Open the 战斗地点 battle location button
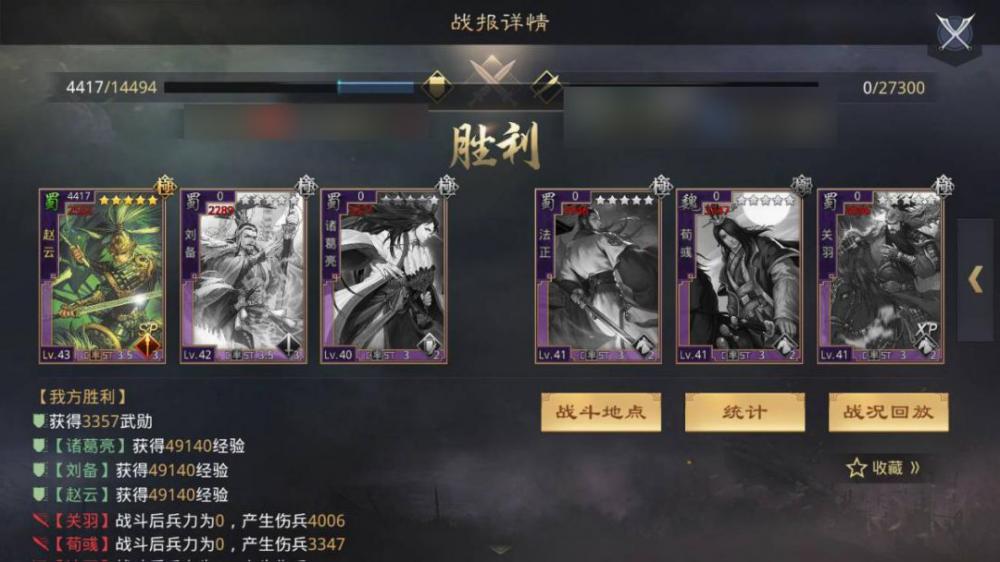This screenshot has height=562, width=1000. click(601, 412)
